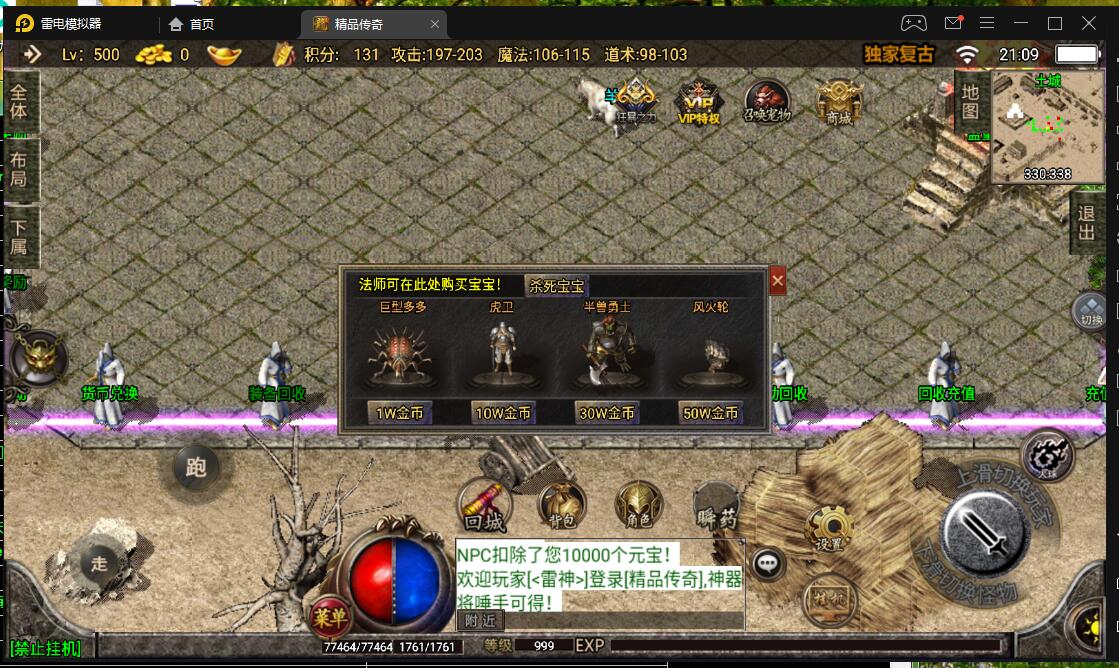Open the chat bubble button
Screen dimensions: 1119x668
point(768,563)
